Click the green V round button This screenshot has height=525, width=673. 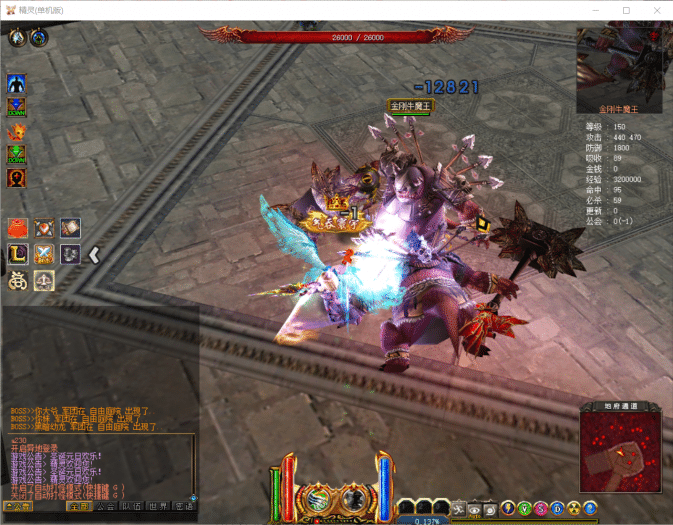click(525, 508)
